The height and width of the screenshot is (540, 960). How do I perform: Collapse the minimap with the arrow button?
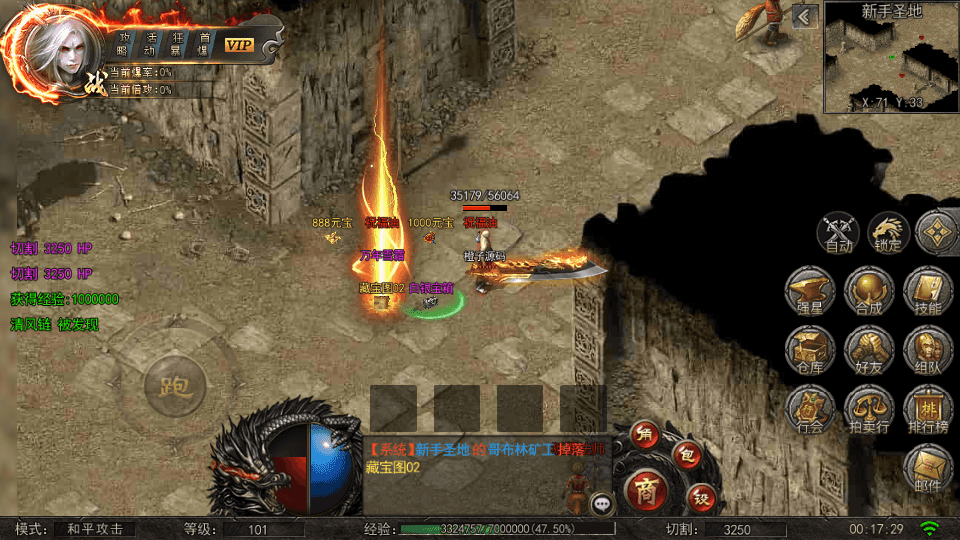click(x=806, y=16)
